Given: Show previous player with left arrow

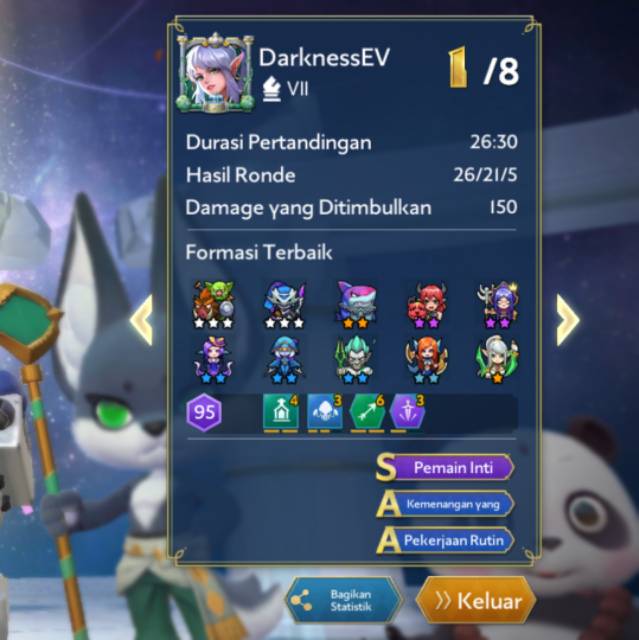Looking at the screenshot, I should click(142, 319).
